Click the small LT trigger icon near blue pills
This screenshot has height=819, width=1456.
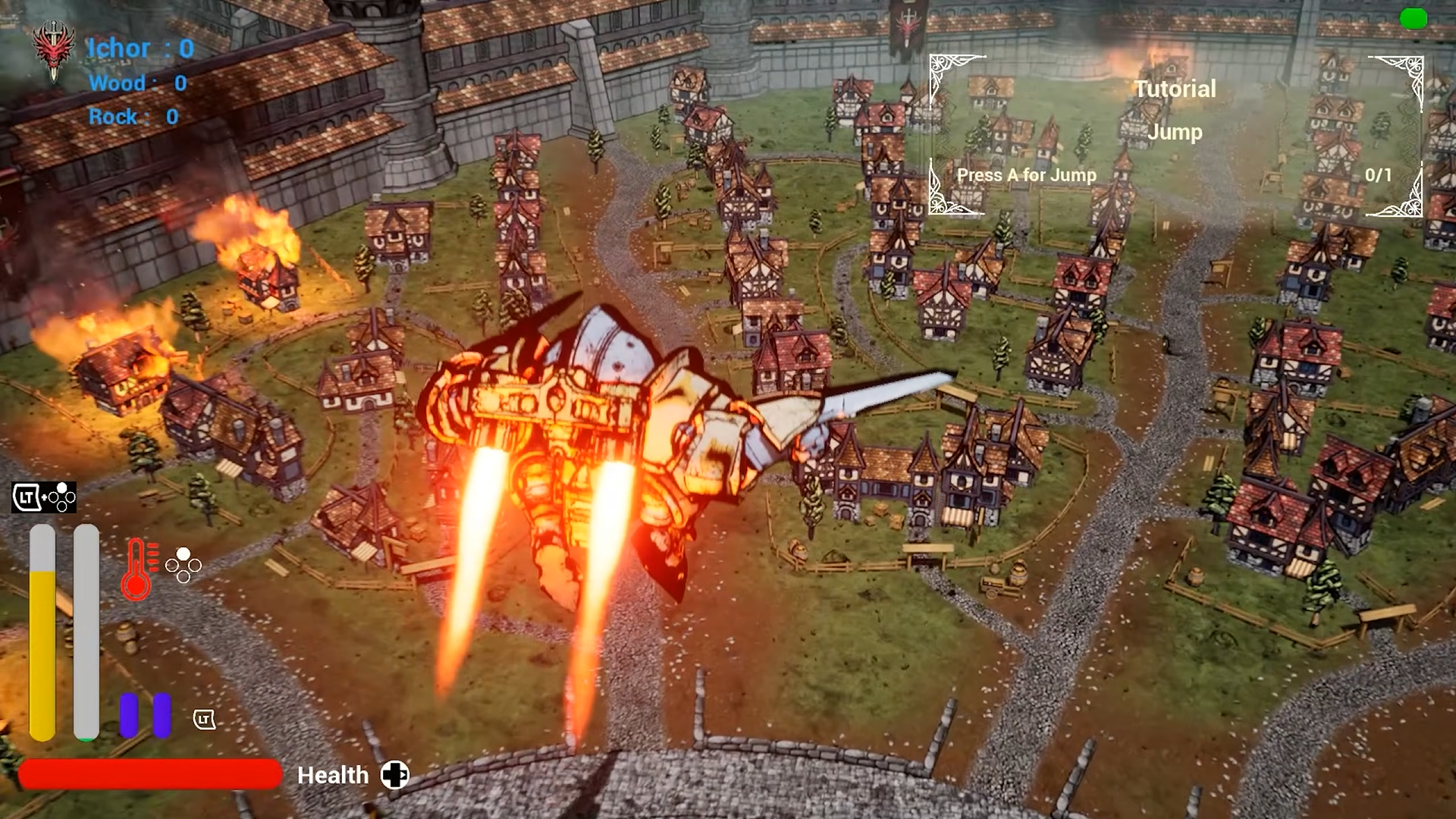(205, 720)
